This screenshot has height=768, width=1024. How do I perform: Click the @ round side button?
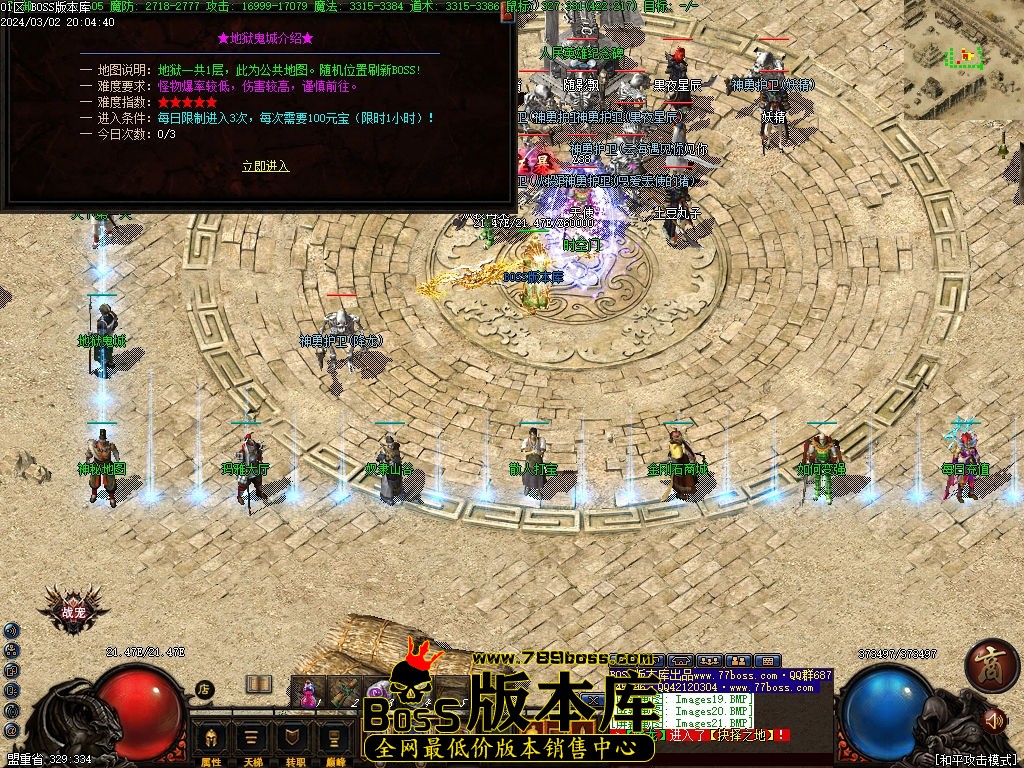coord(11,731)
